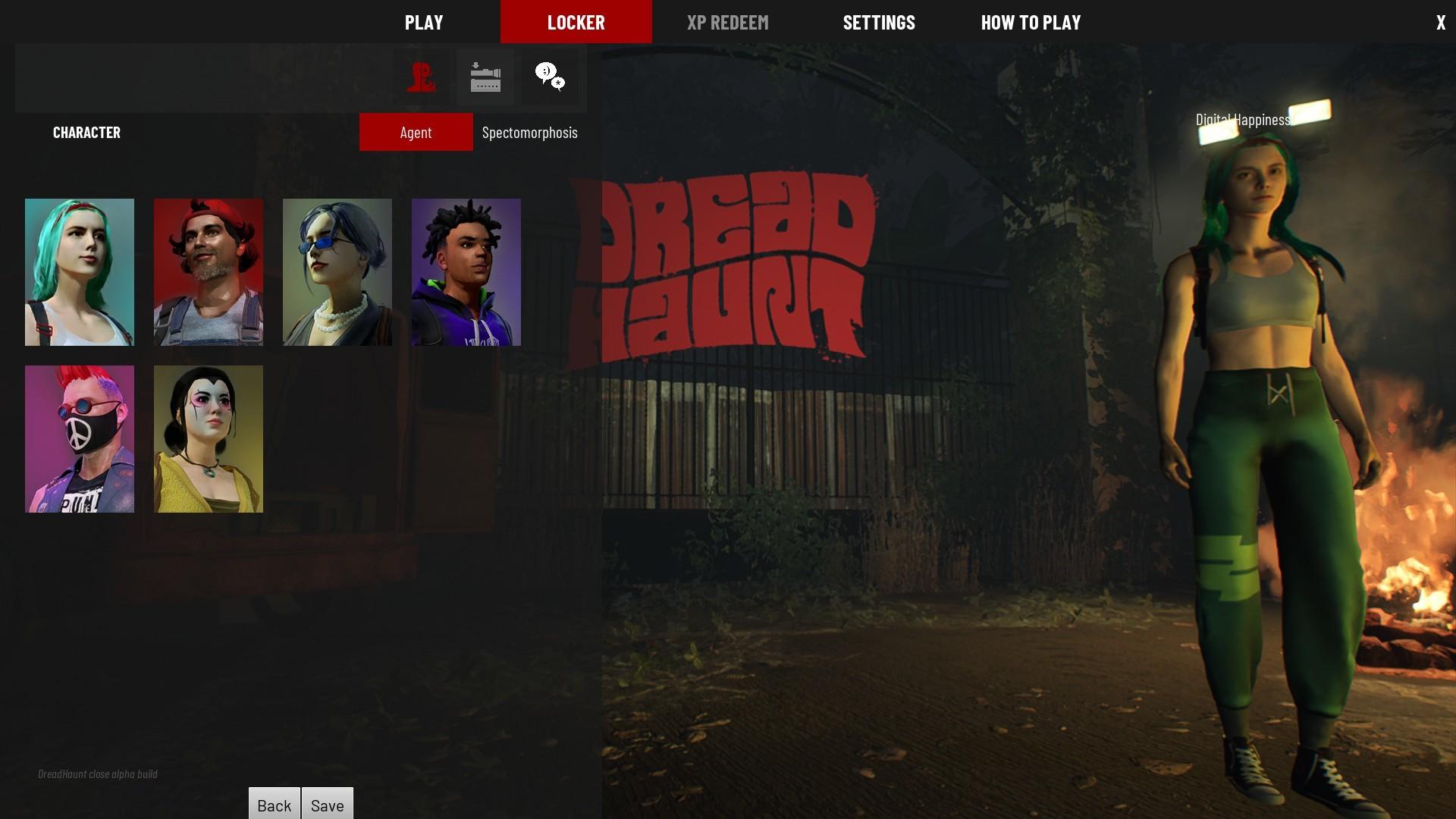
Task: Pick the character with green dreadlocks
Action: pos(466,271)
